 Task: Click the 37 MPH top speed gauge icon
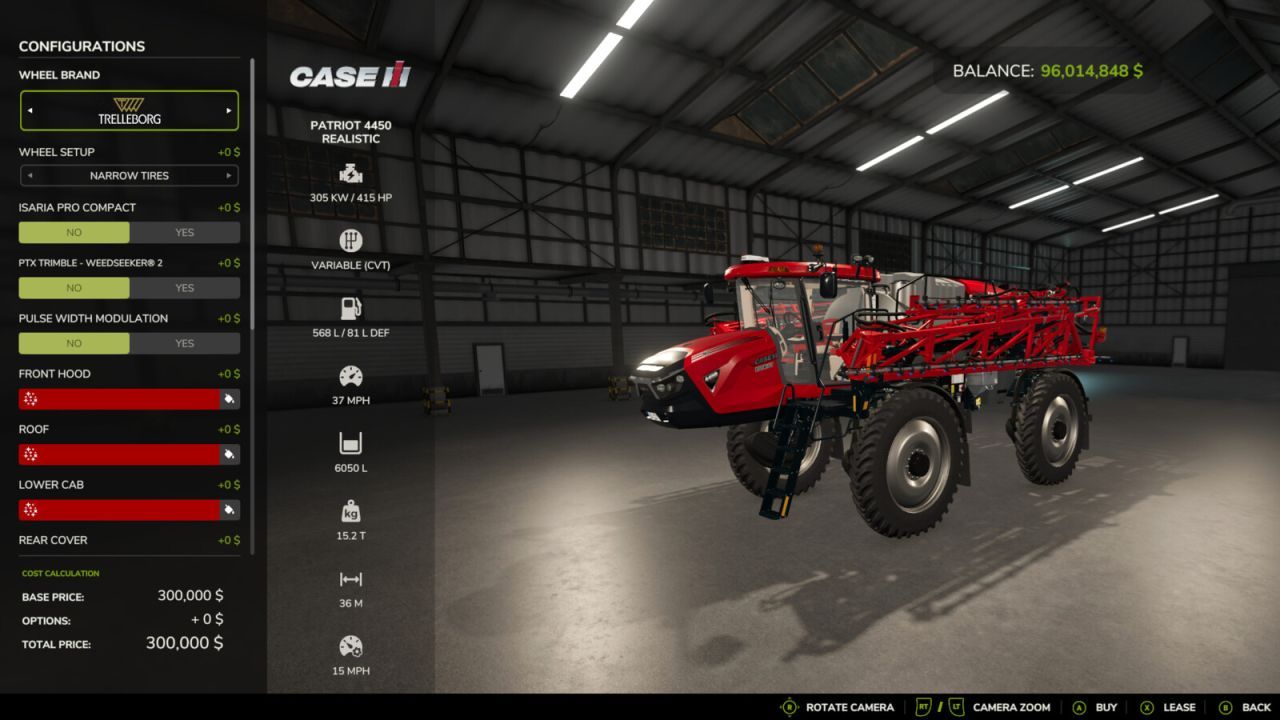(350, 376)
